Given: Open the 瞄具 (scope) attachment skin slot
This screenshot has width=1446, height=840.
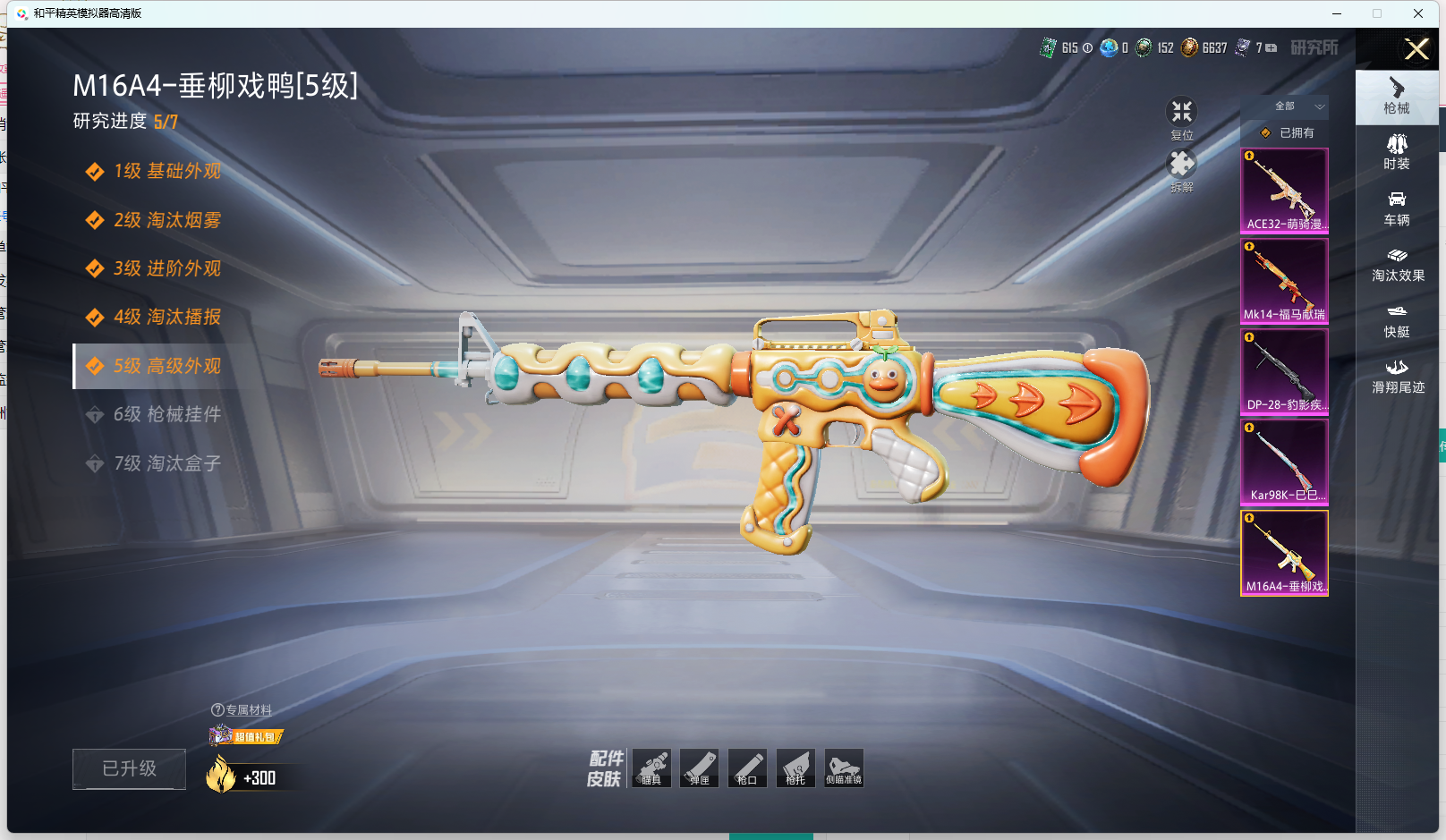Looking at the screenshot, I should pos(651,768).
